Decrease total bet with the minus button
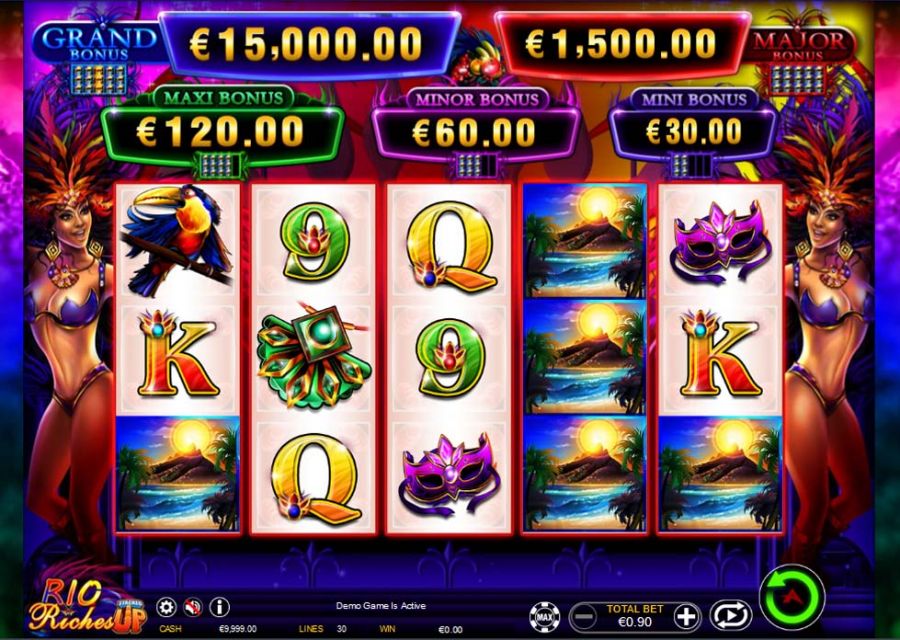900x640 pixels. (x=582, y=615)
